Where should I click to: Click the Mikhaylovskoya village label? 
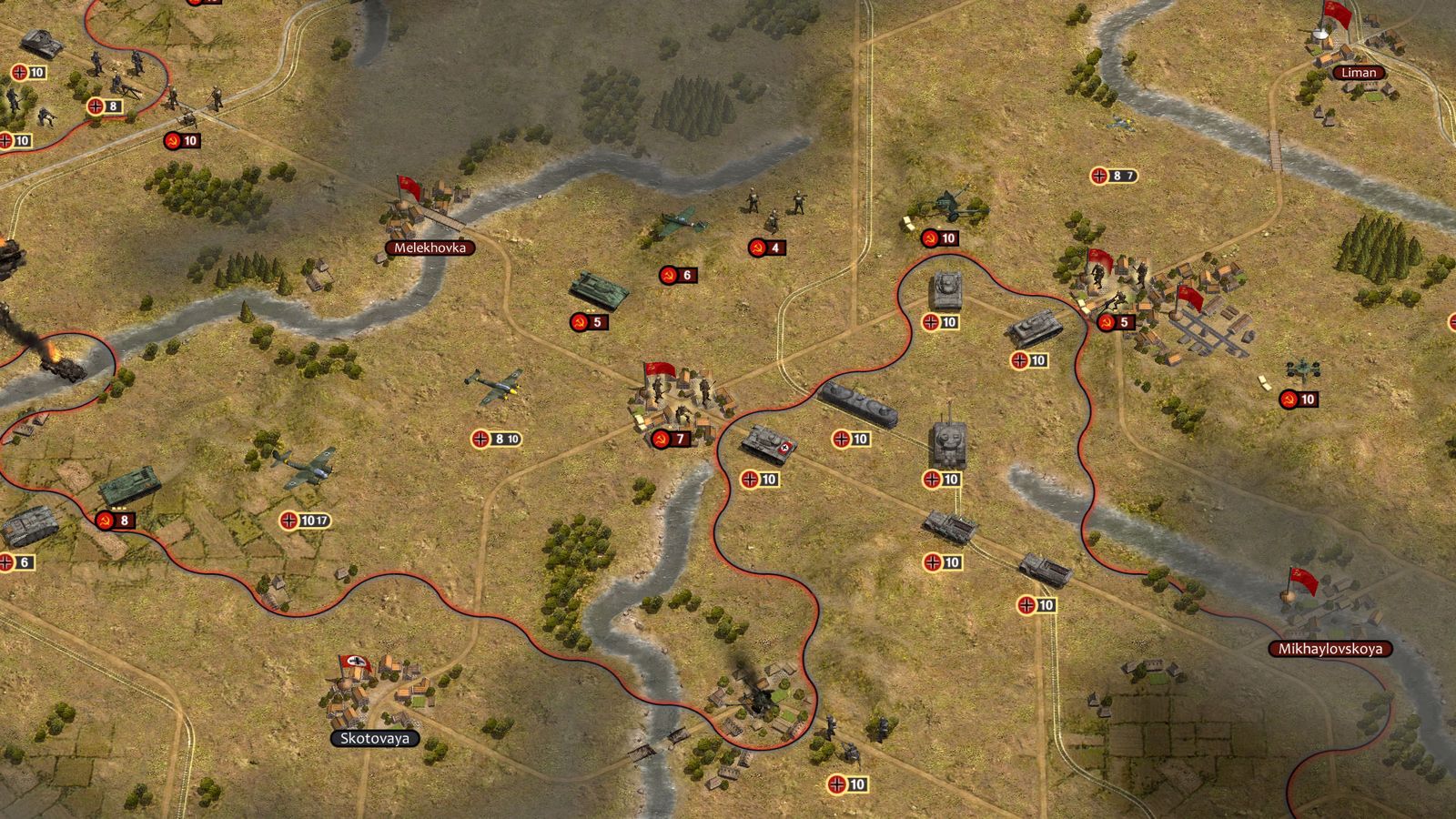[1332, 651]
